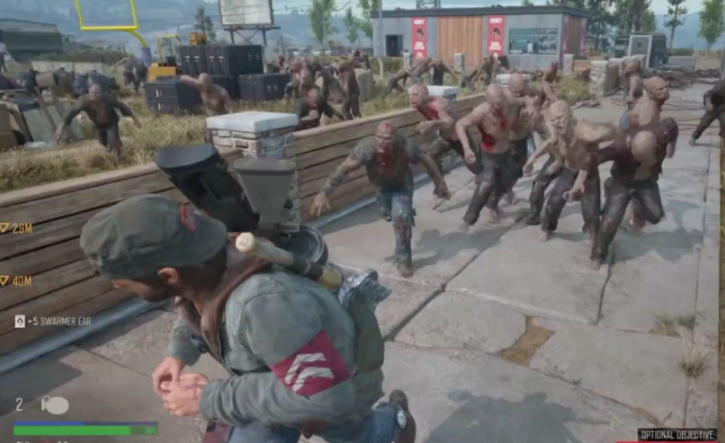
Task: Click the Swarmer Ear pickup icon
Action: point(20,321)
